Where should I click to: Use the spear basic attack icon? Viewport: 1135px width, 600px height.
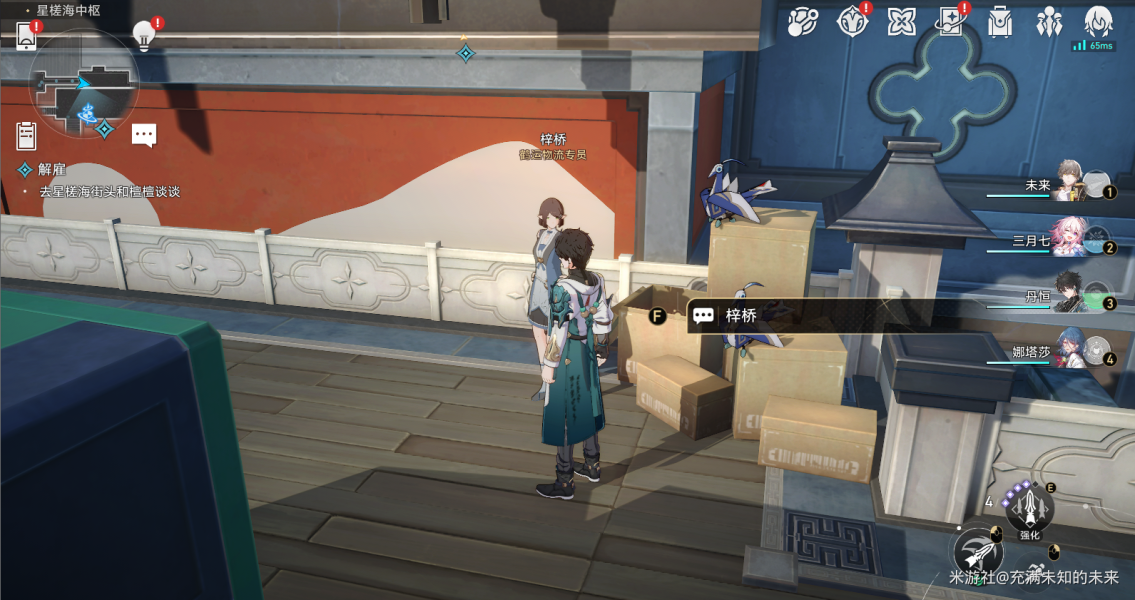tap(978, 553)
